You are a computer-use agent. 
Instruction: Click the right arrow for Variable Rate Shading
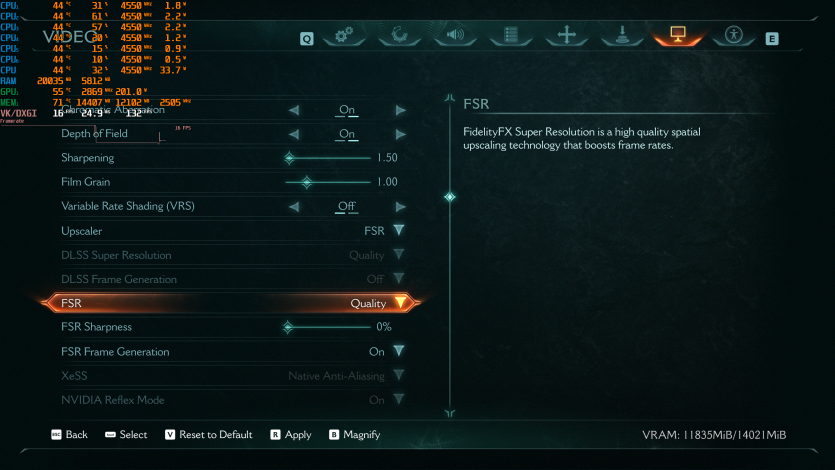click(x=400, y=207)
